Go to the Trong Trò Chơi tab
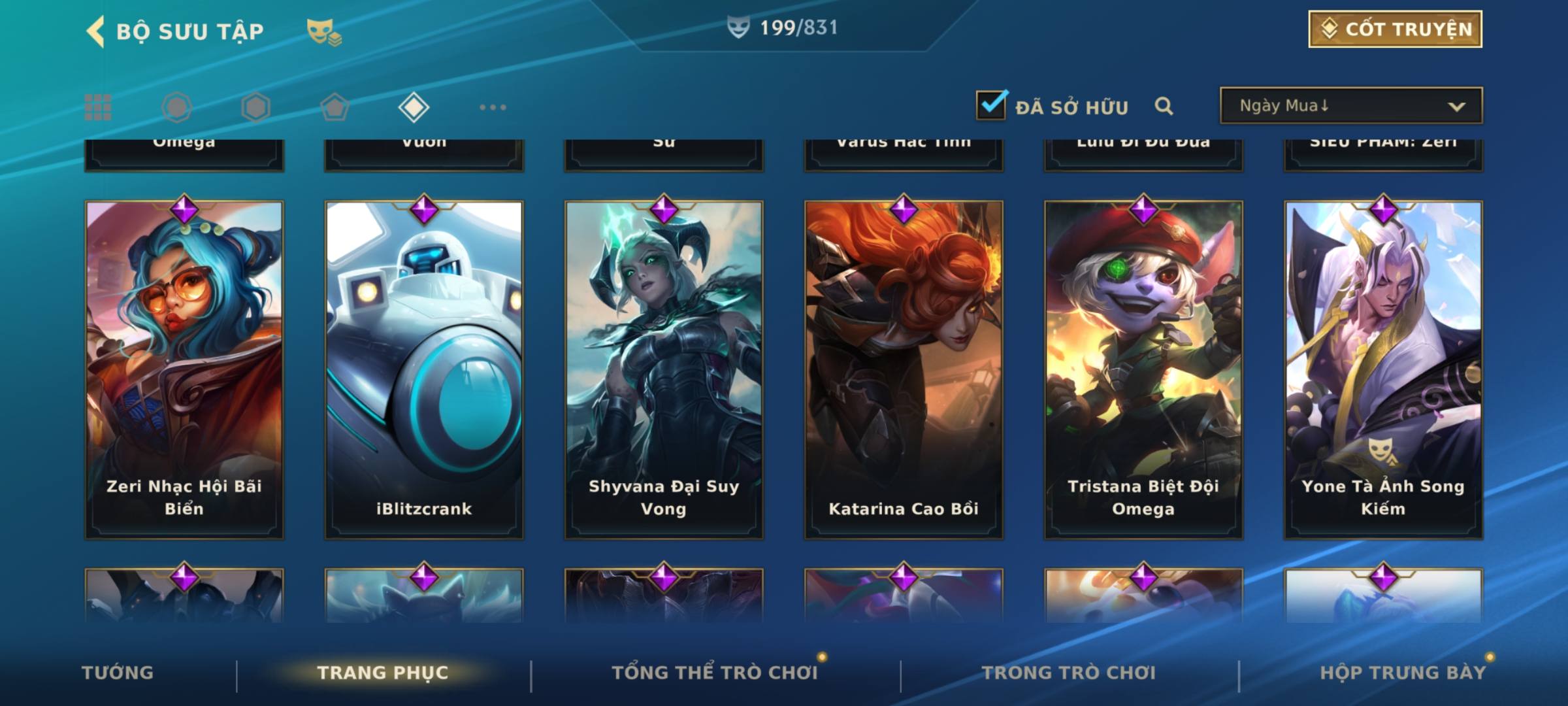The width and height of the screenshot is (1568, 706). (x=1069, y=673)
